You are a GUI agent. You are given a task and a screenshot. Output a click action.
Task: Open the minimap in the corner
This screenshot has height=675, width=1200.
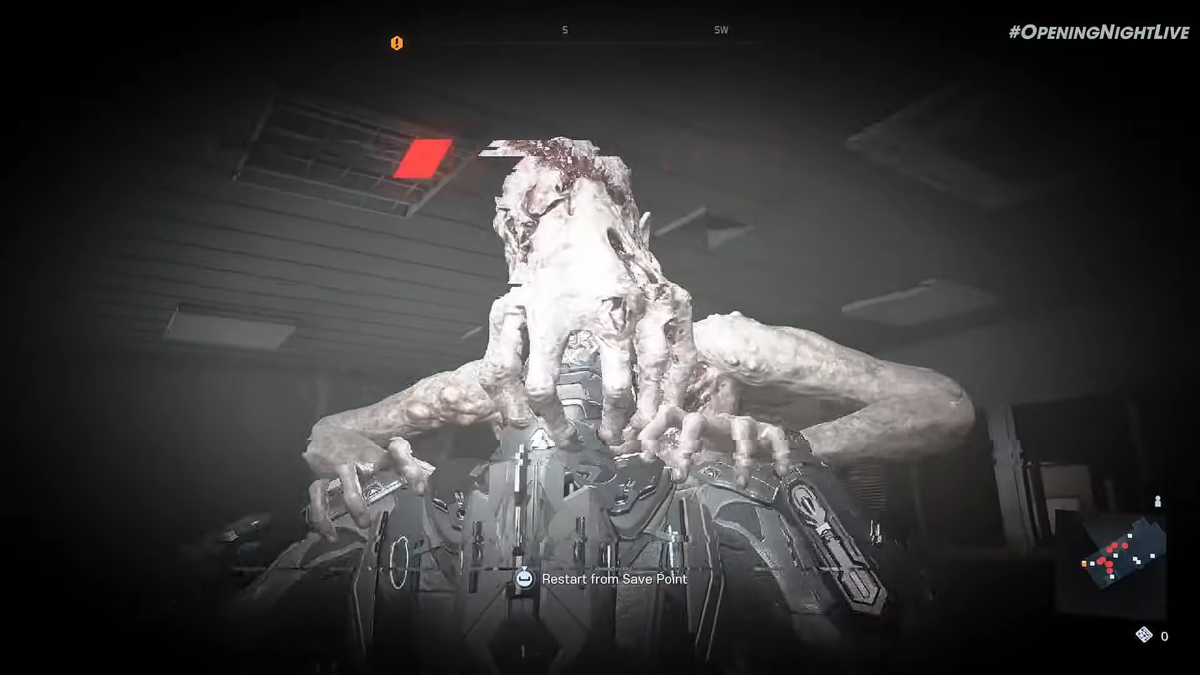point(1110,562)
